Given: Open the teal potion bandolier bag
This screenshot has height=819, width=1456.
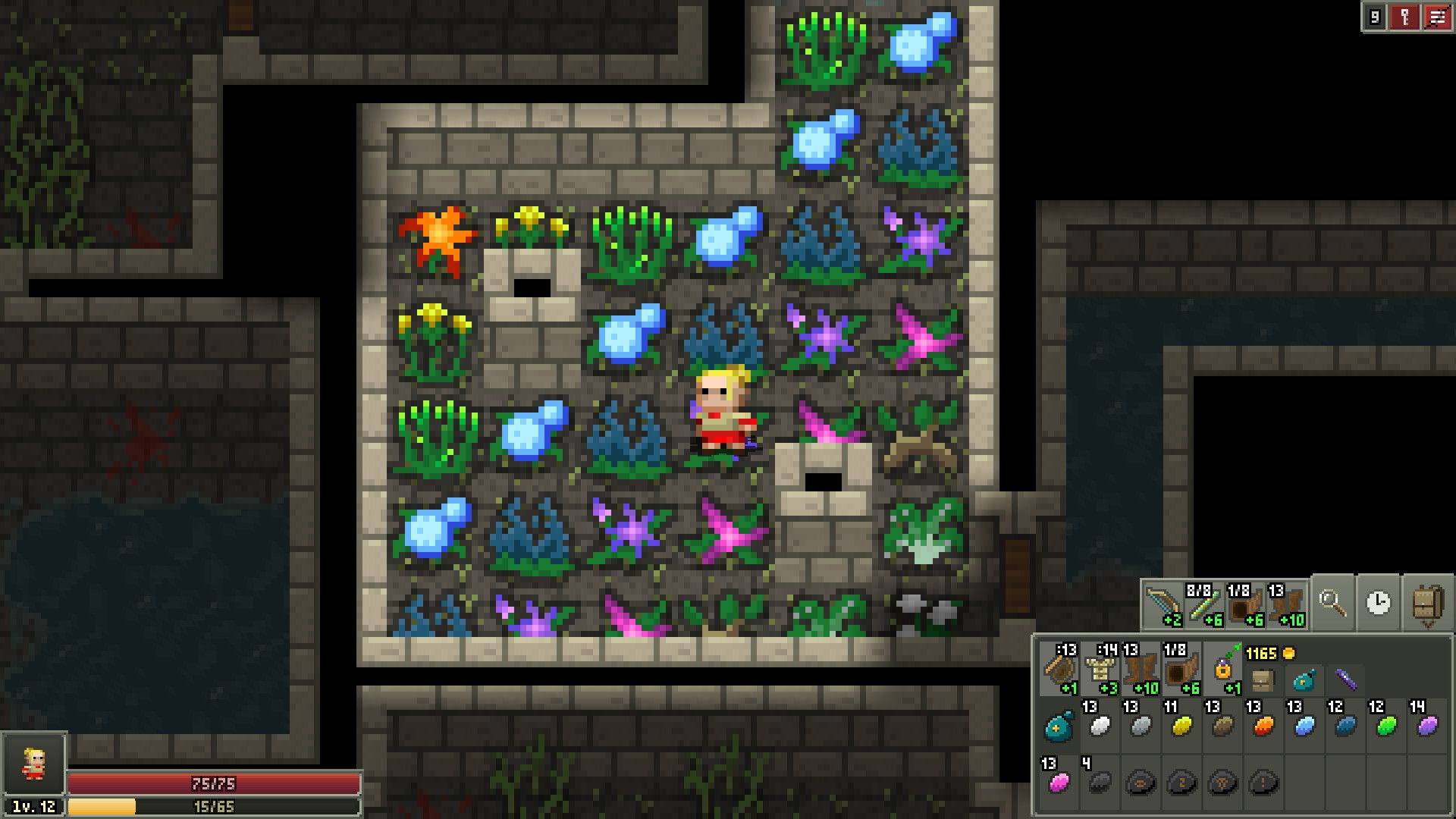Looking at the screenshot, I should (x=1304, y=681).
